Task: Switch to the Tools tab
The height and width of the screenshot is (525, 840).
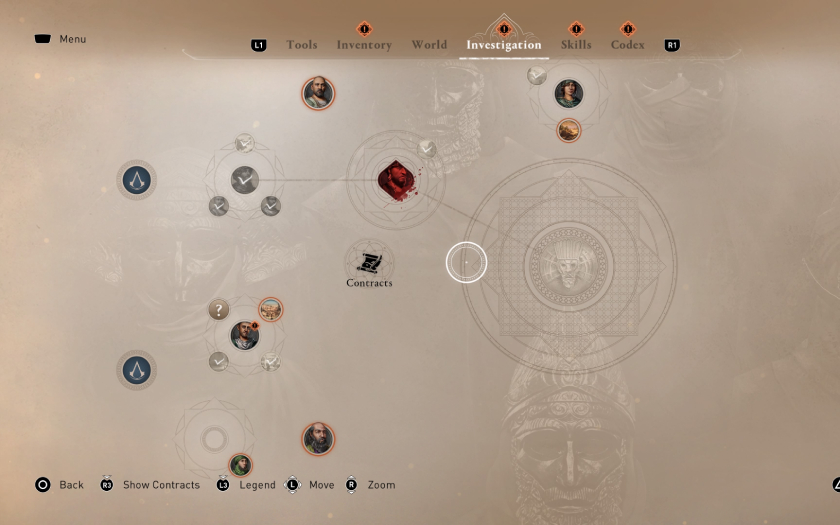Action: tap(301, 45)
